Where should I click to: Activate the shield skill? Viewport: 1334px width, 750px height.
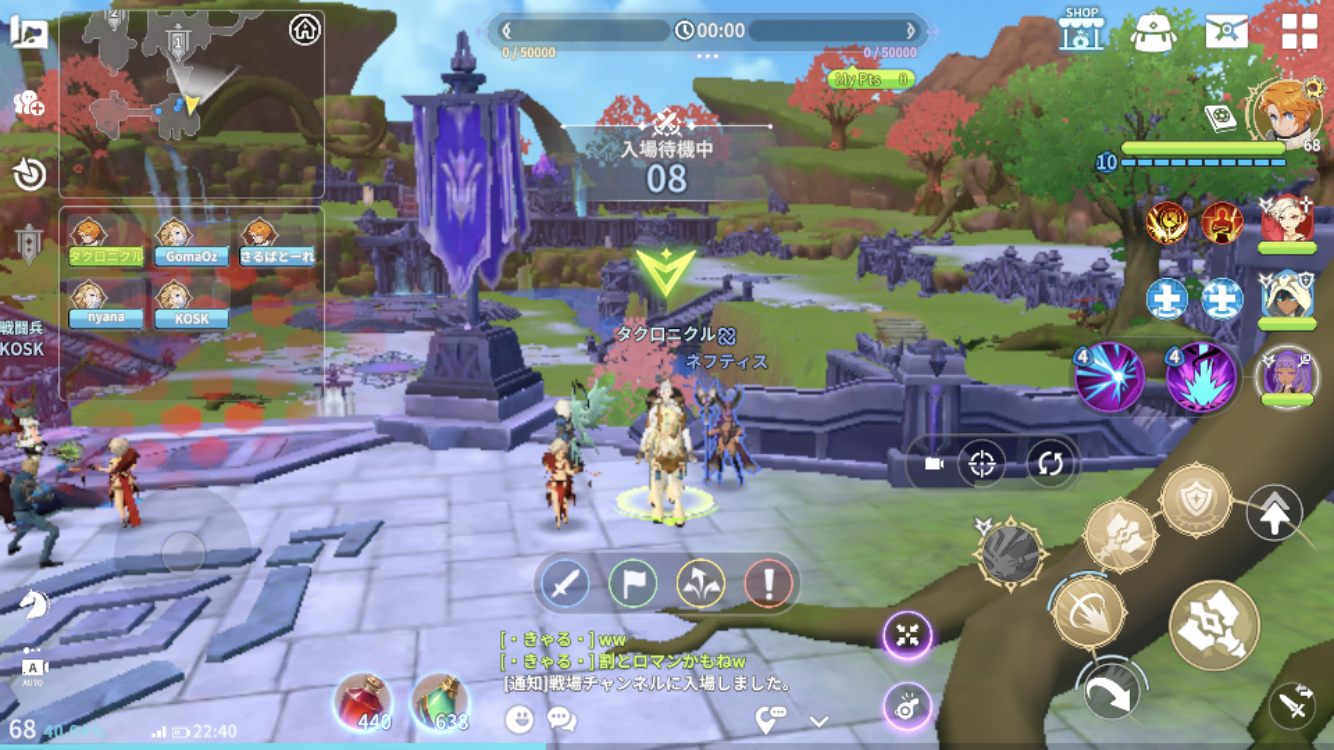pyautogui.click(x=1196, y=499)
